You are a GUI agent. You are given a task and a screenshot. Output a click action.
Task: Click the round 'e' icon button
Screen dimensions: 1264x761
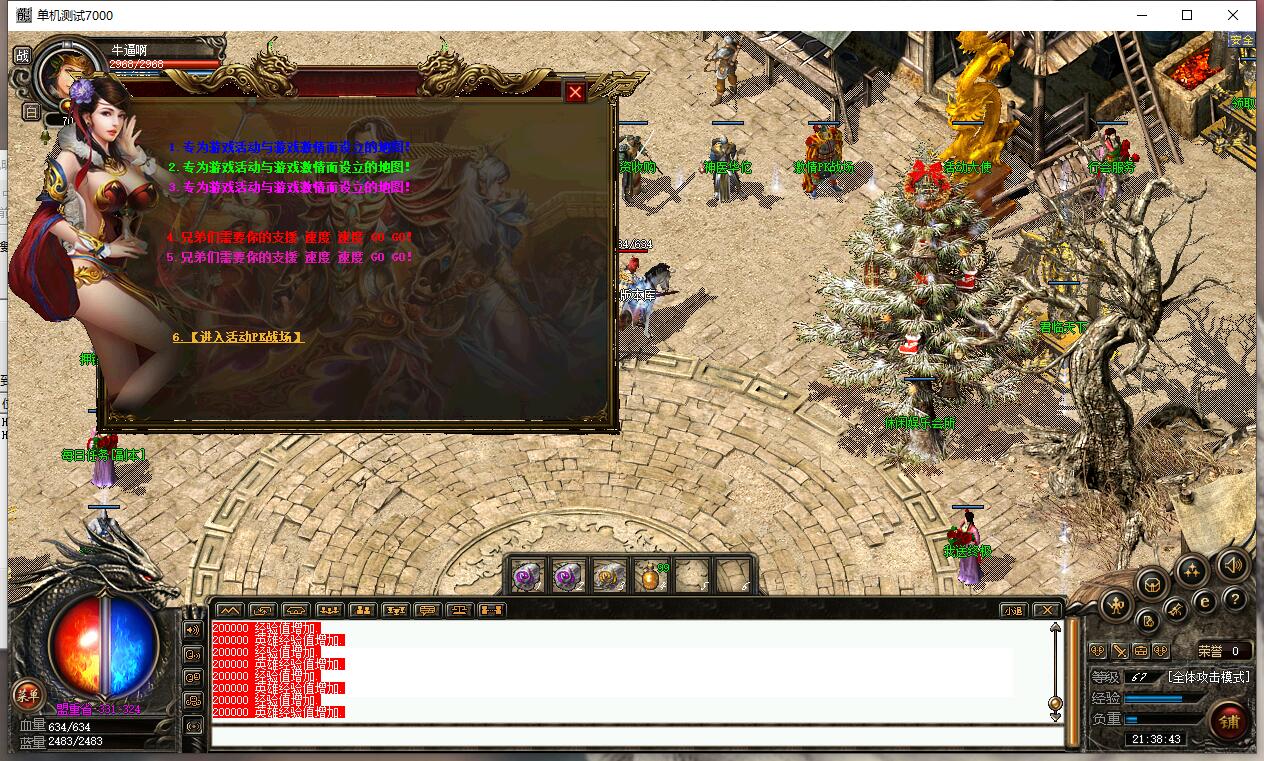click(1205, 601)
